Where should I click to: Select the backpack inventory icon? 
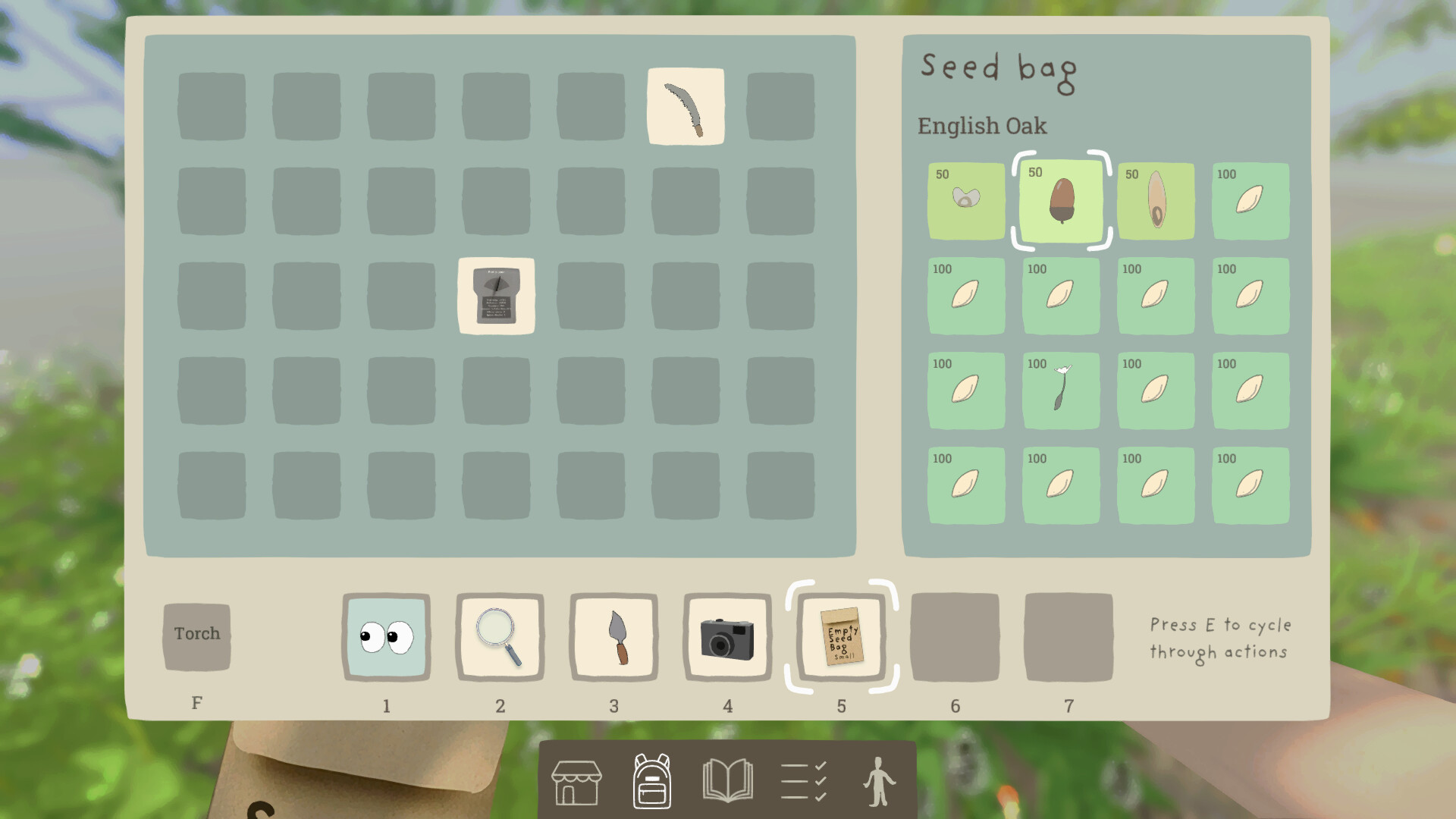point(651,781)
